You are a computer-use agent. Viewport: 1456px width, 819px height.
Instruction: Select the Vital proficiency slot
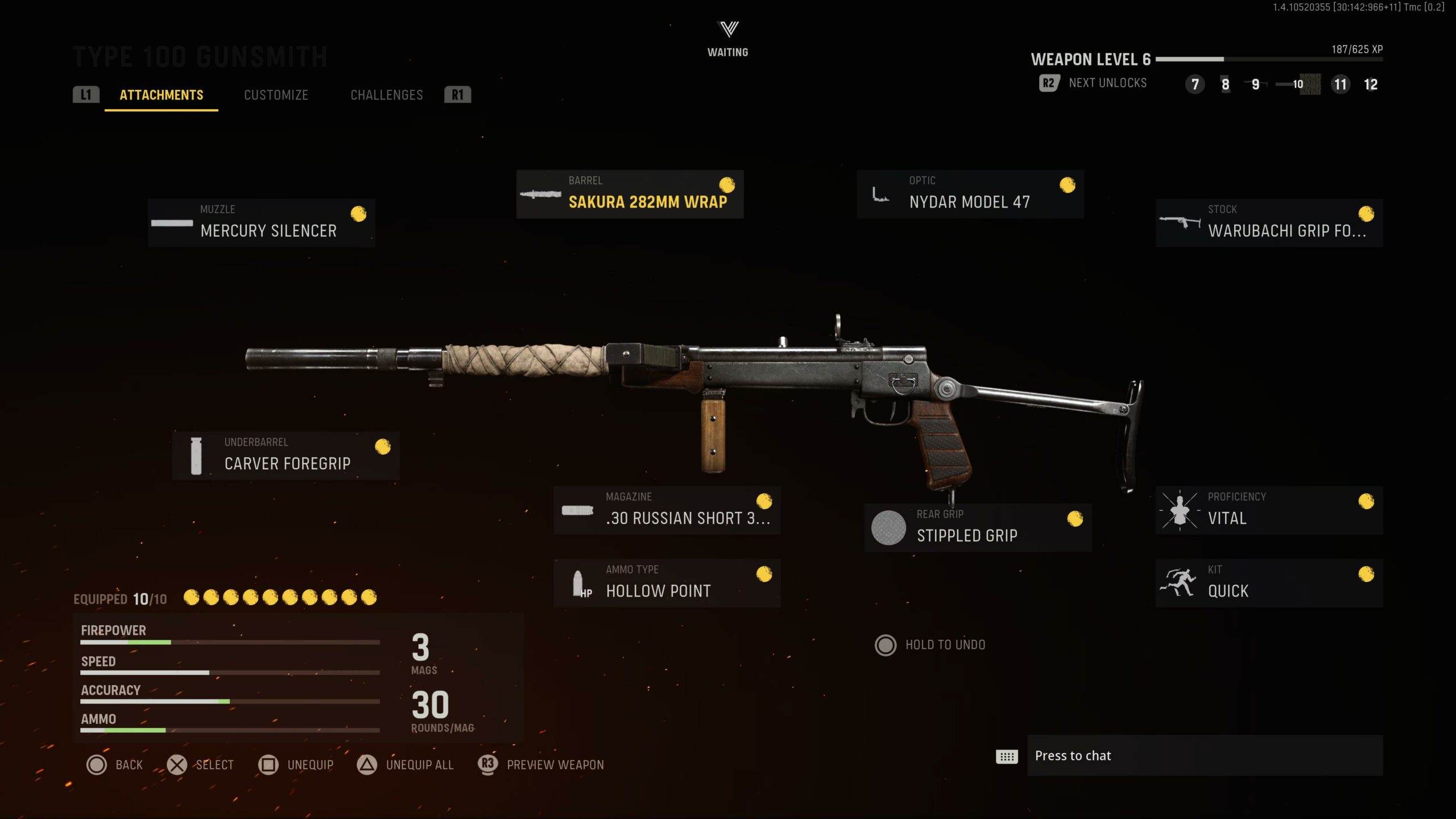(1269, 510)
